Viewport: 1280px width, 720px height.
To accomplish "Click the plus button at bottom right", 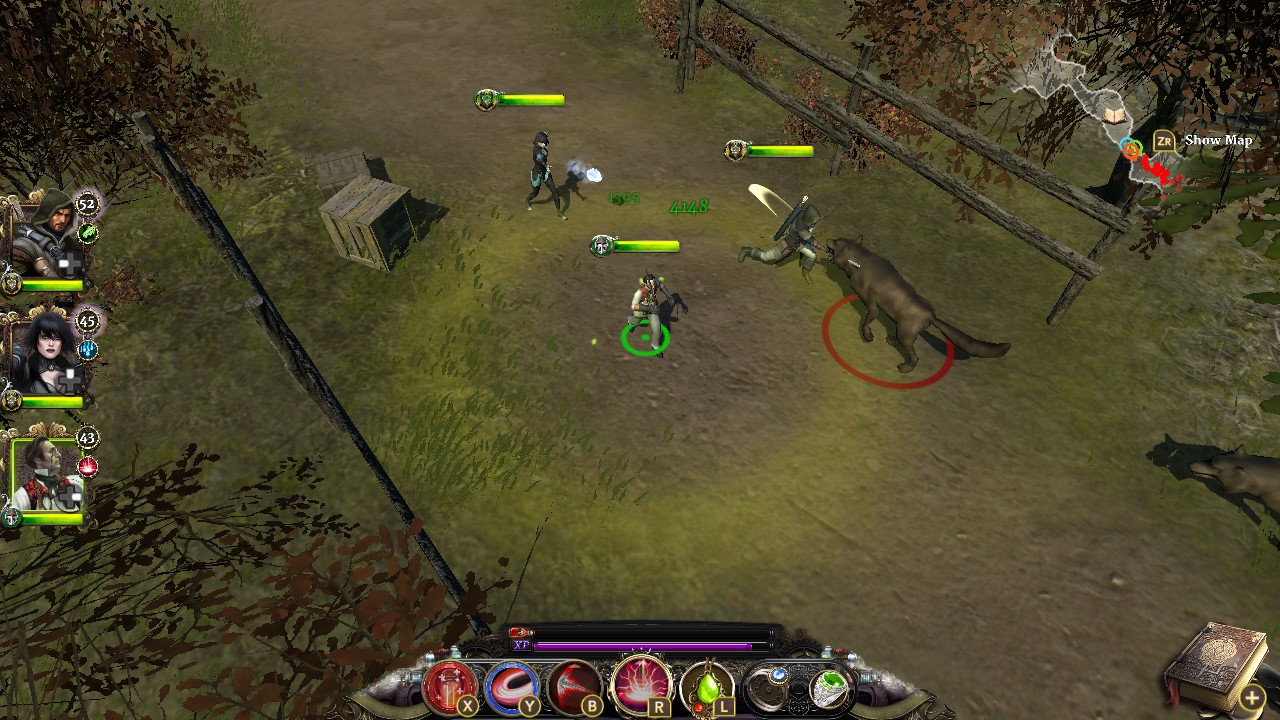I will tap(1251, 695).
